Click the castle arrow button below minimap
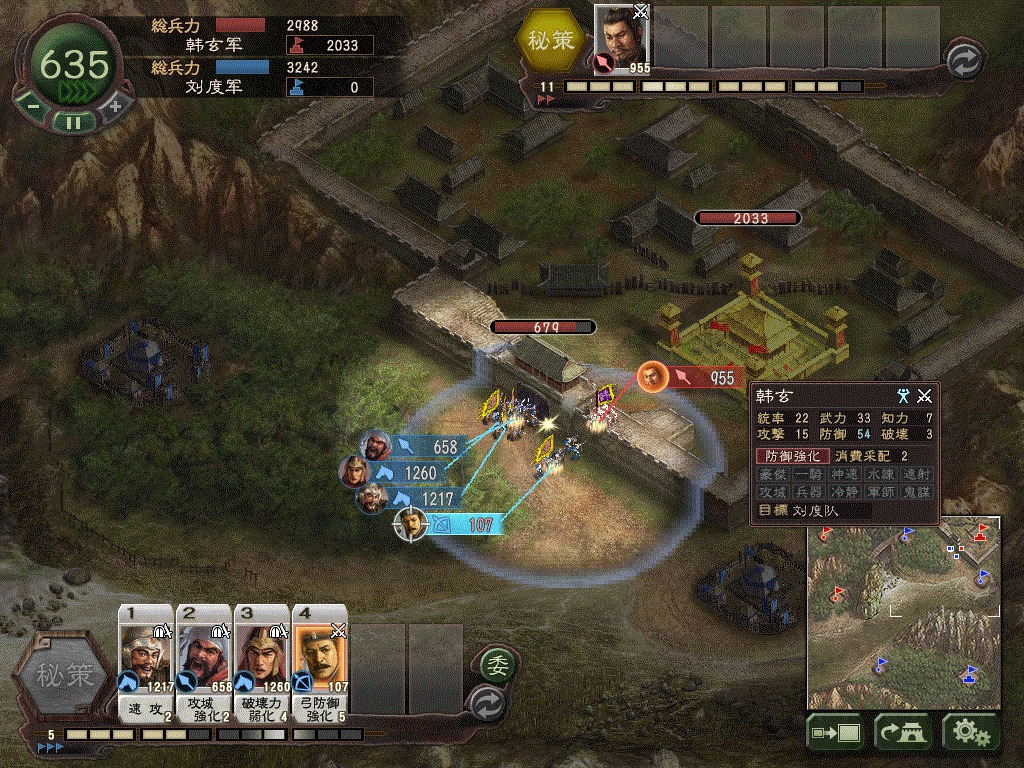 (903, 733)
